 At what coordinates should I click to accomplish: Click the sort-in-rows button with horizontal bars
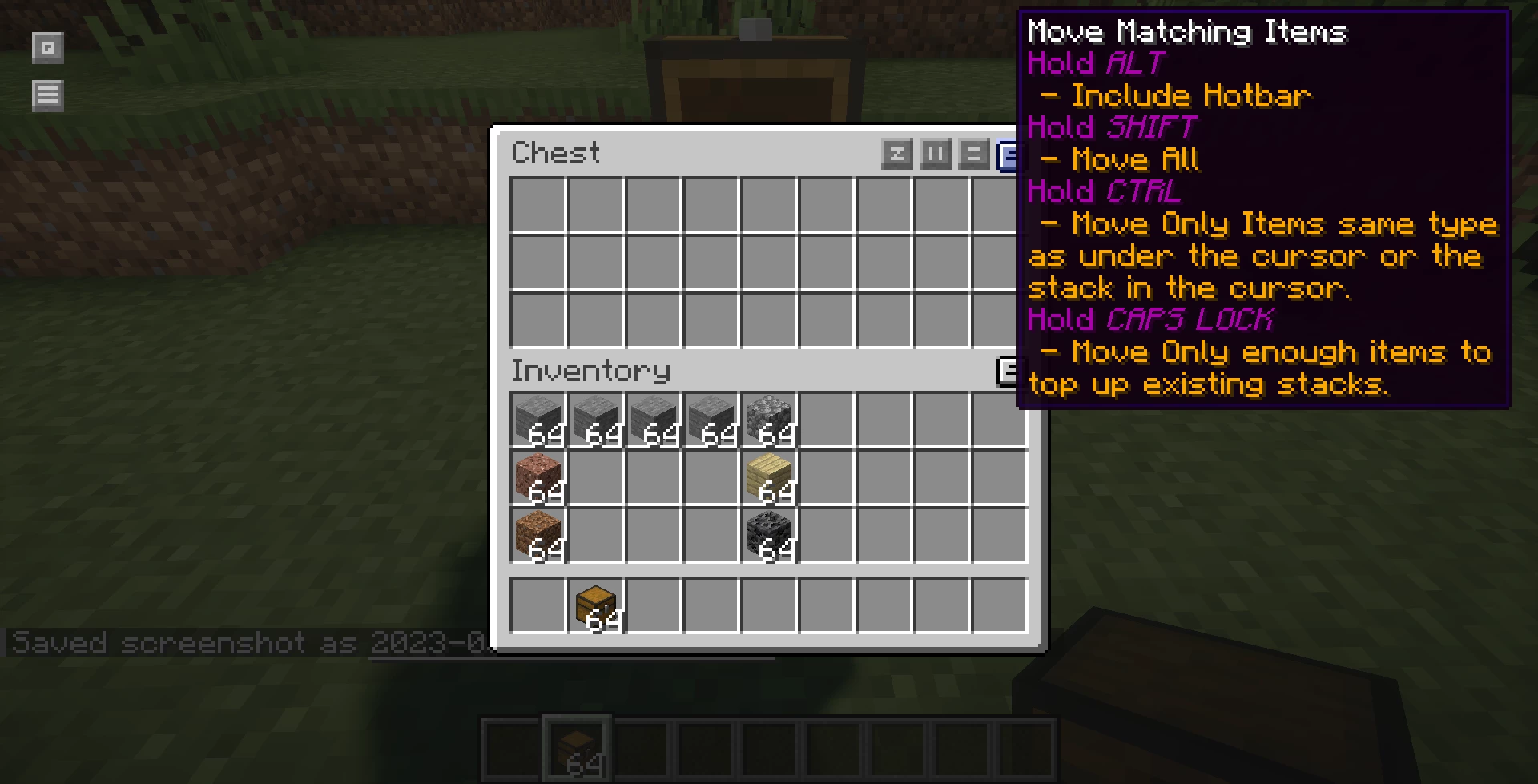[x=973, y=154]
